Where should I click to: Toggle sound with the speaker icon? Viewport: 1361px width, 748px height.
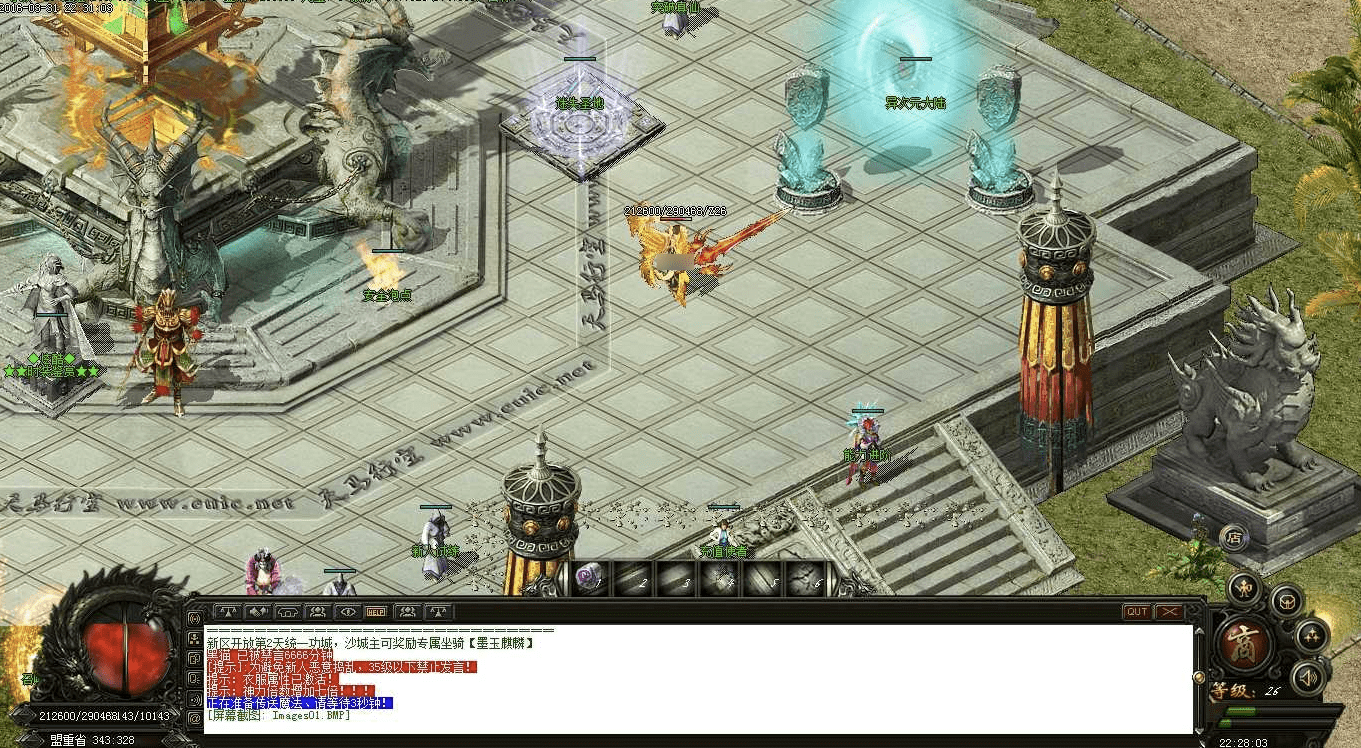(x=1307, y=677)
